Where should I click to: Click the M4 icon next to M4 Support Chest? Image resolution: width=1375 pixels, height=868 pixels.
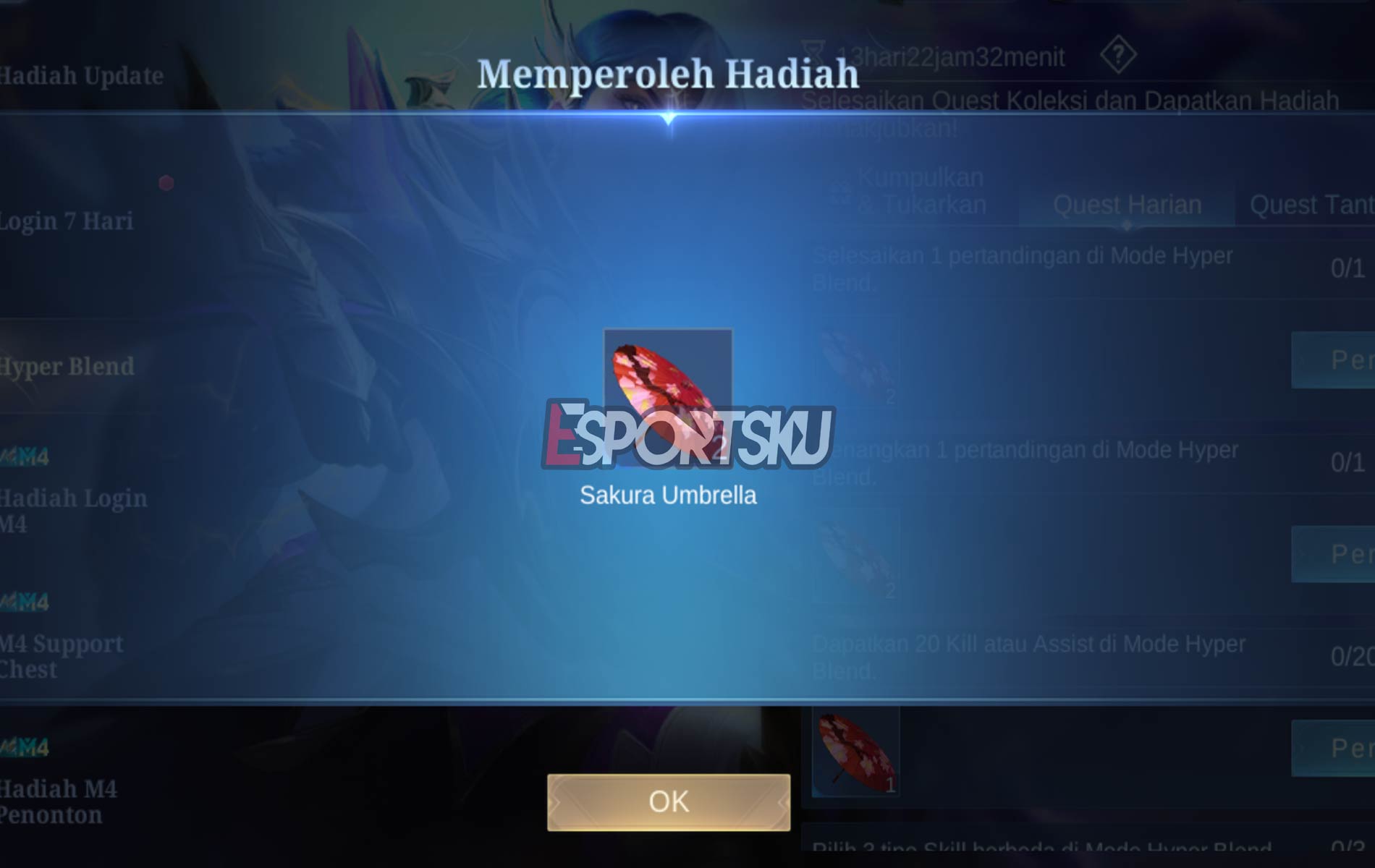tap(25, 600)
